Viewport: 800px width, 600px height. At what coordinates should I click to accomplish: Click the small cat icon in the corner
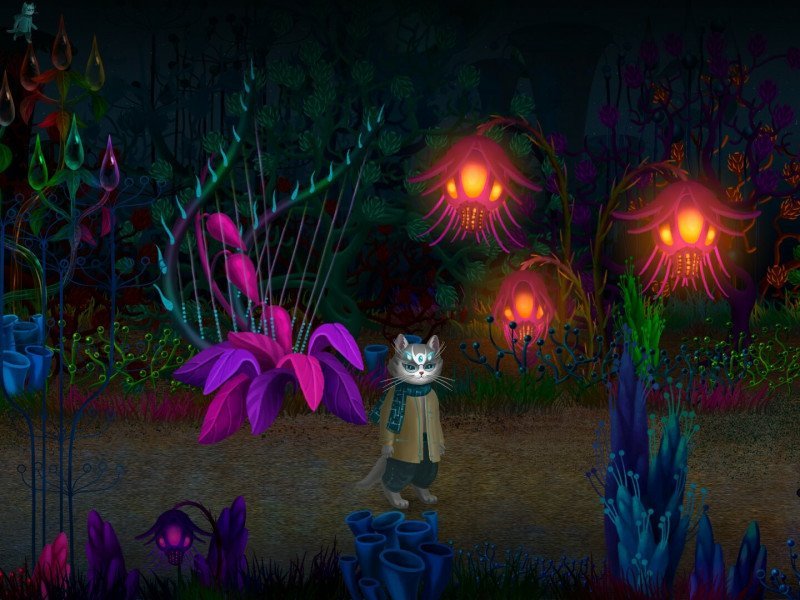[22, 20]
